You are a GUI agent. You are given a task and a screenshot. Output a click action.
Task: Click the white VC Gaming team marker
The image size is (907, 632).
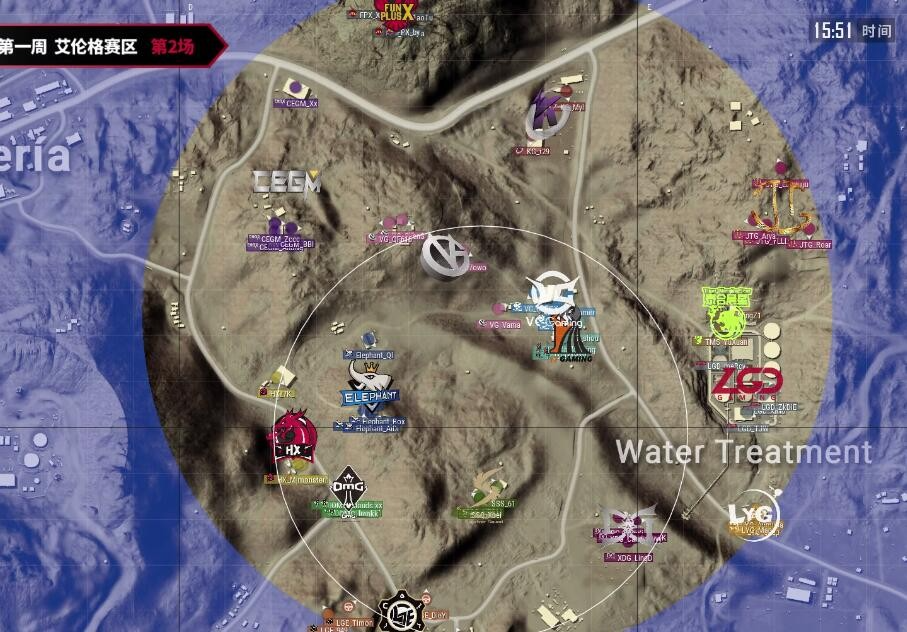554,294
